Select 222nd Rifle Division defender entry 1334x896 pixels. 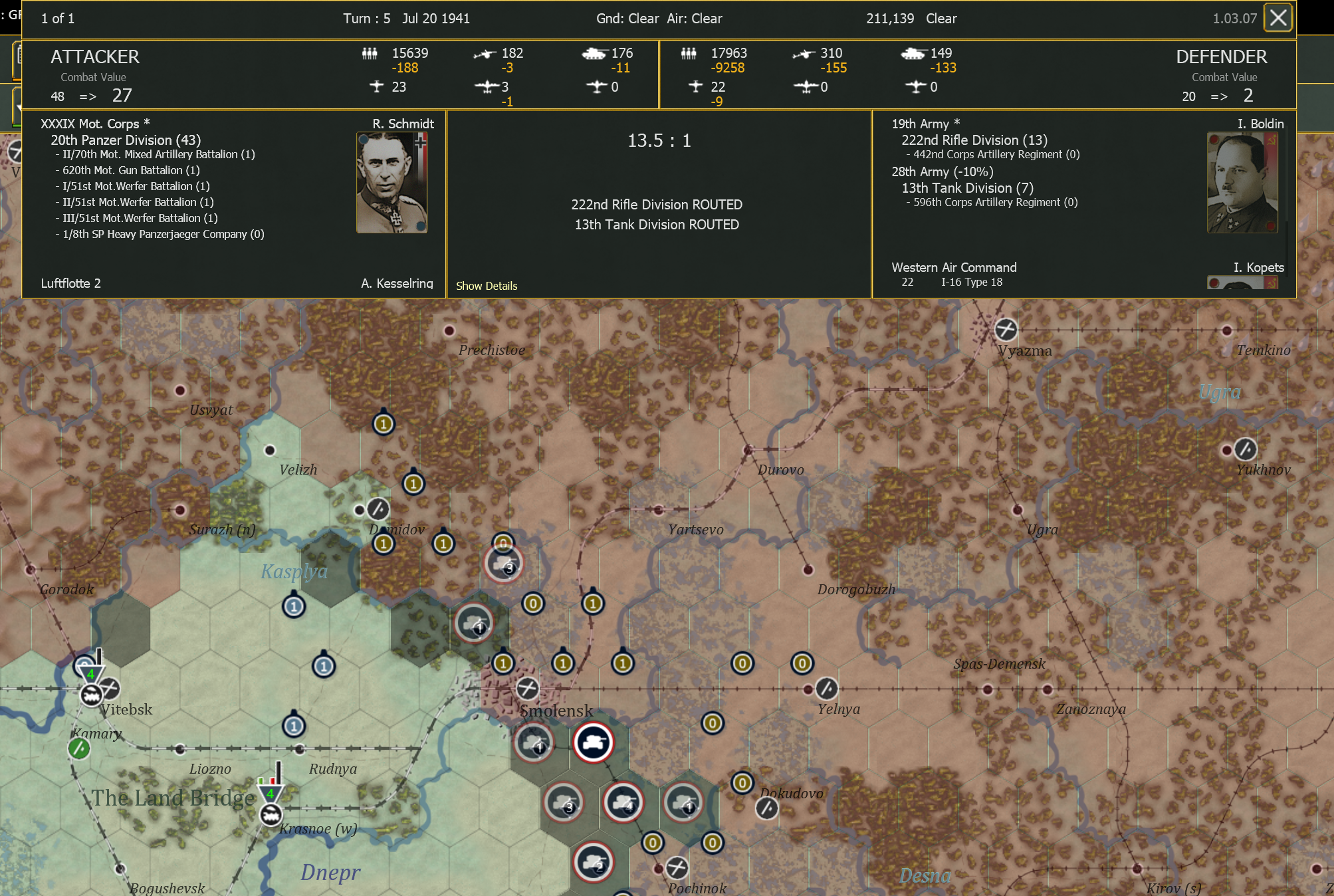coord(974,140)
